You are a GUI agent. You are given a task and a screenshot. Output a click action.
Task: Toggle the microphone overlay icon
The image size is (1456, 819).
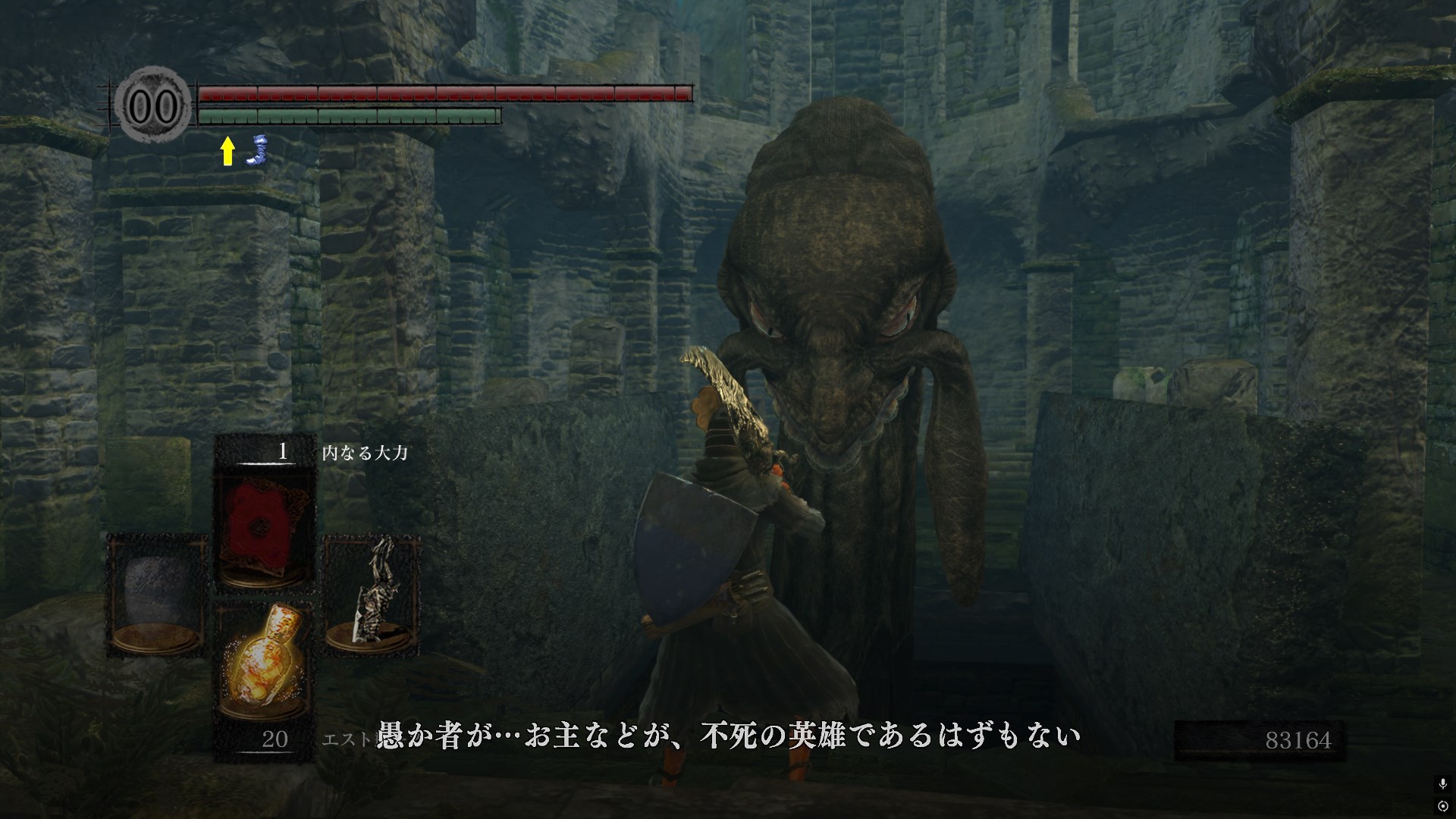[x=1442, y=784]
